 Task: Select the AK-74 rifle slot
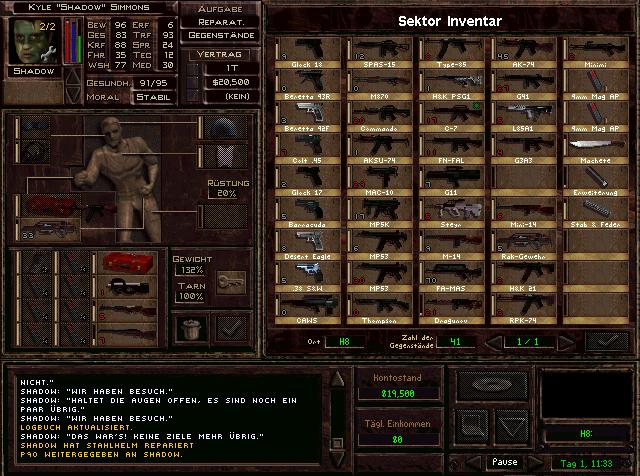(x=524, y=53)
